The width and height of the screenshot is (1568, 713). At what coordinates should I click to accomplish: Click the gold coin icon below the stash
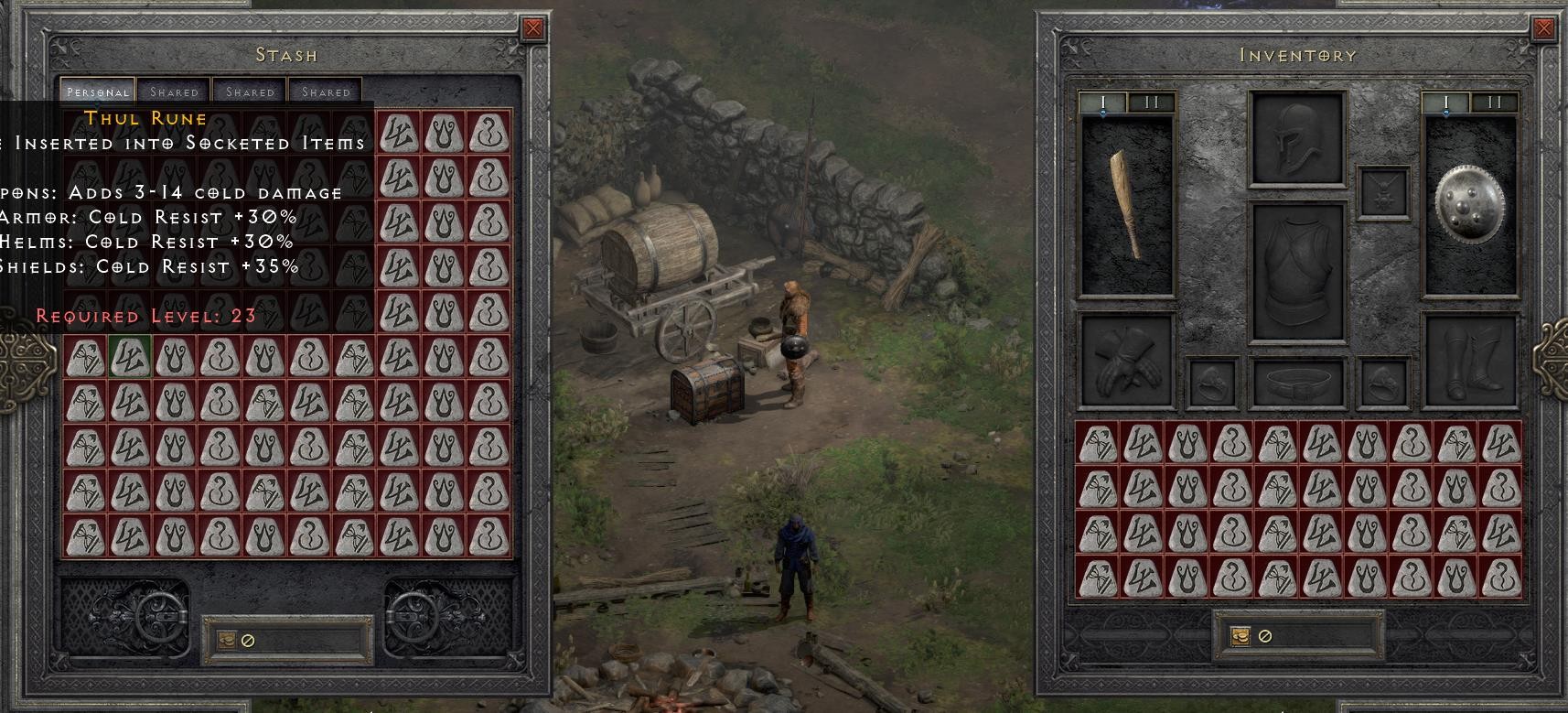[225, 641]
